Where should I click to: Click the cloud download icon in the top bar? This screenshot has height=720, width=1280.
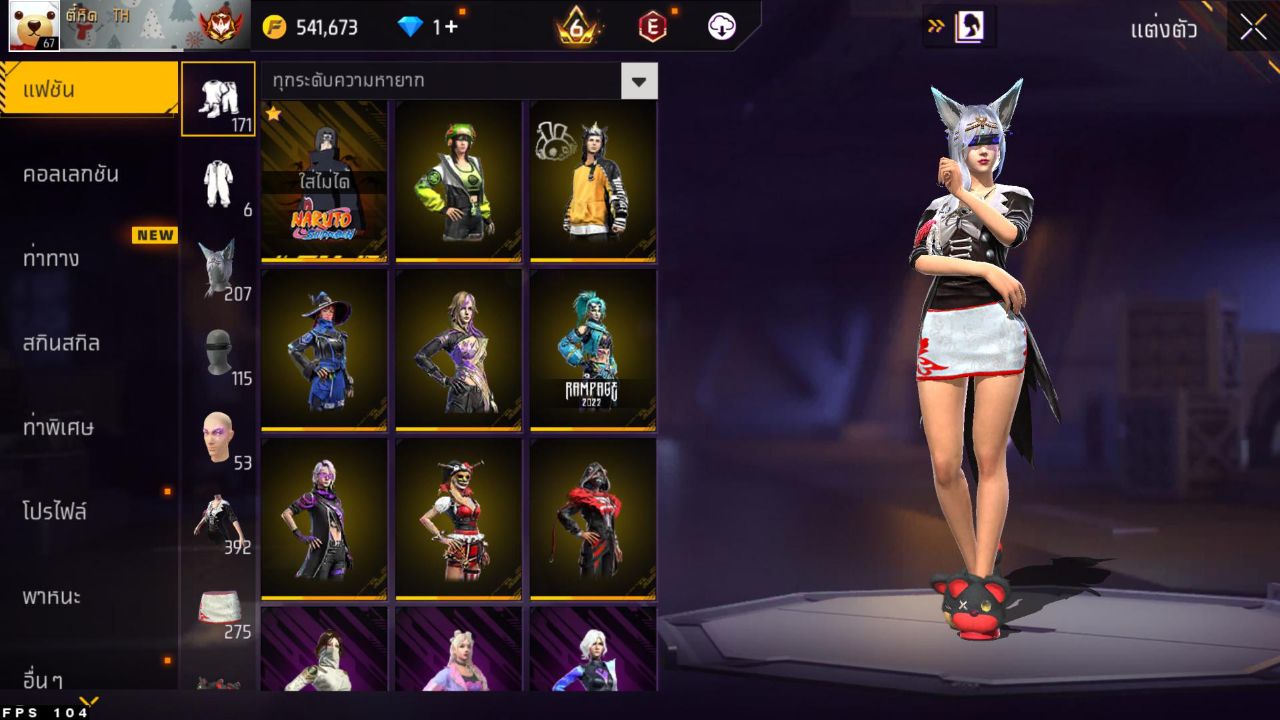click(x=720, y=27)
